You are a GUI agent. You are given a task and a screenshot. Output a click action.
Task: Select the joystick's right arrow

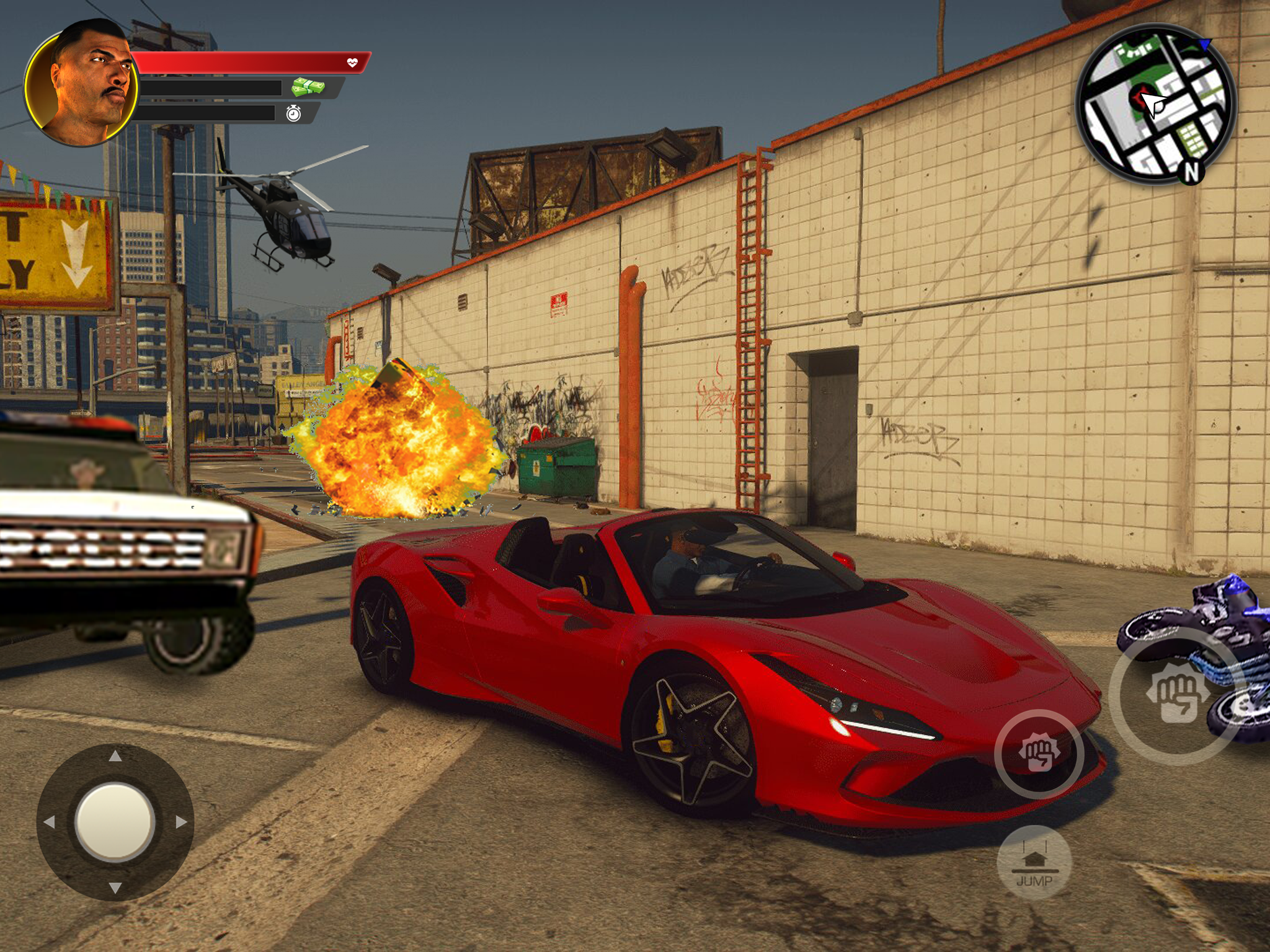(x=181, y=822)
